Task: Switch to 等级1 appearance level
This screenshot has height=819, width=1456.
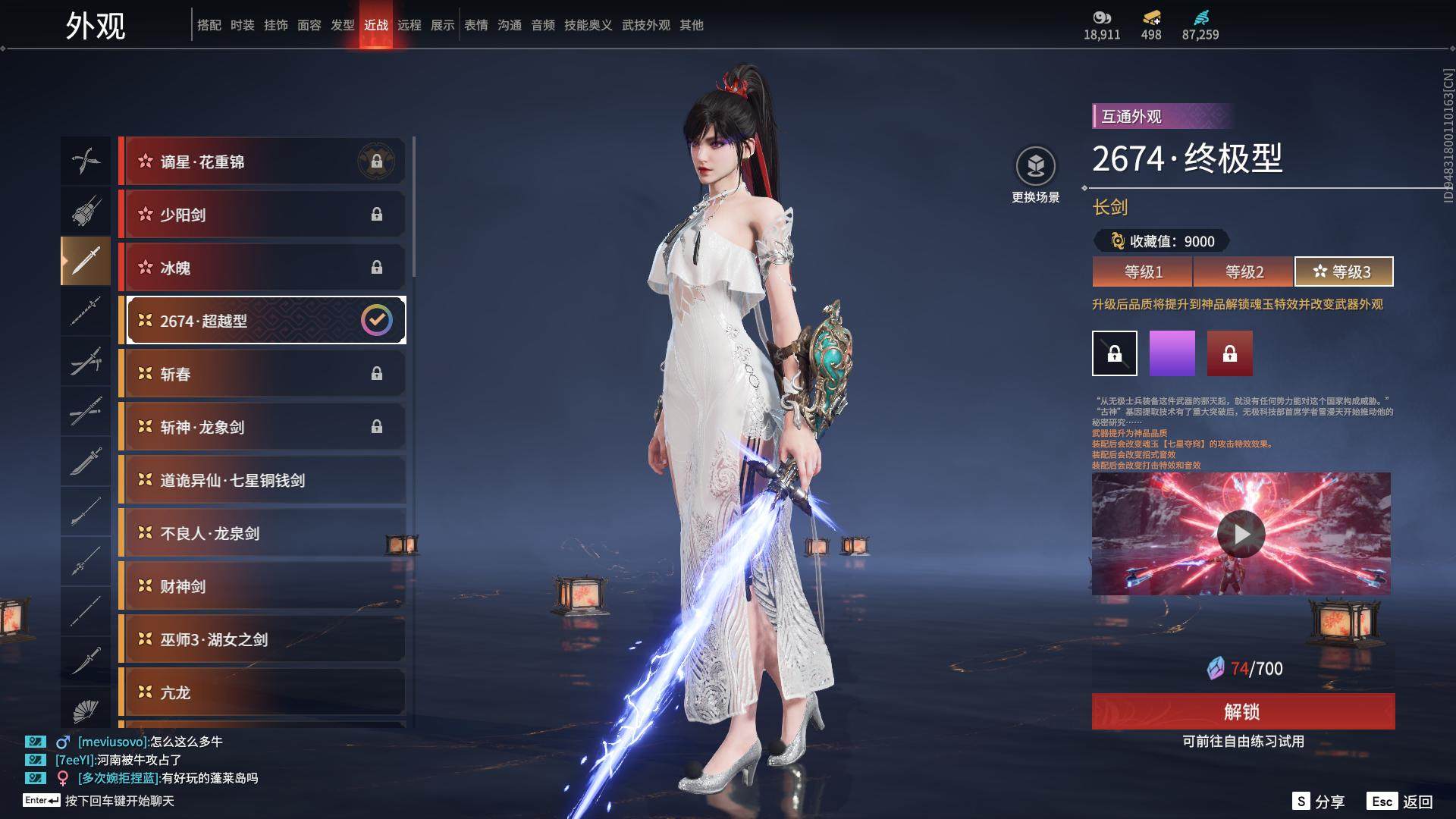Action: pyautogui.click(x=1143, y=271)
